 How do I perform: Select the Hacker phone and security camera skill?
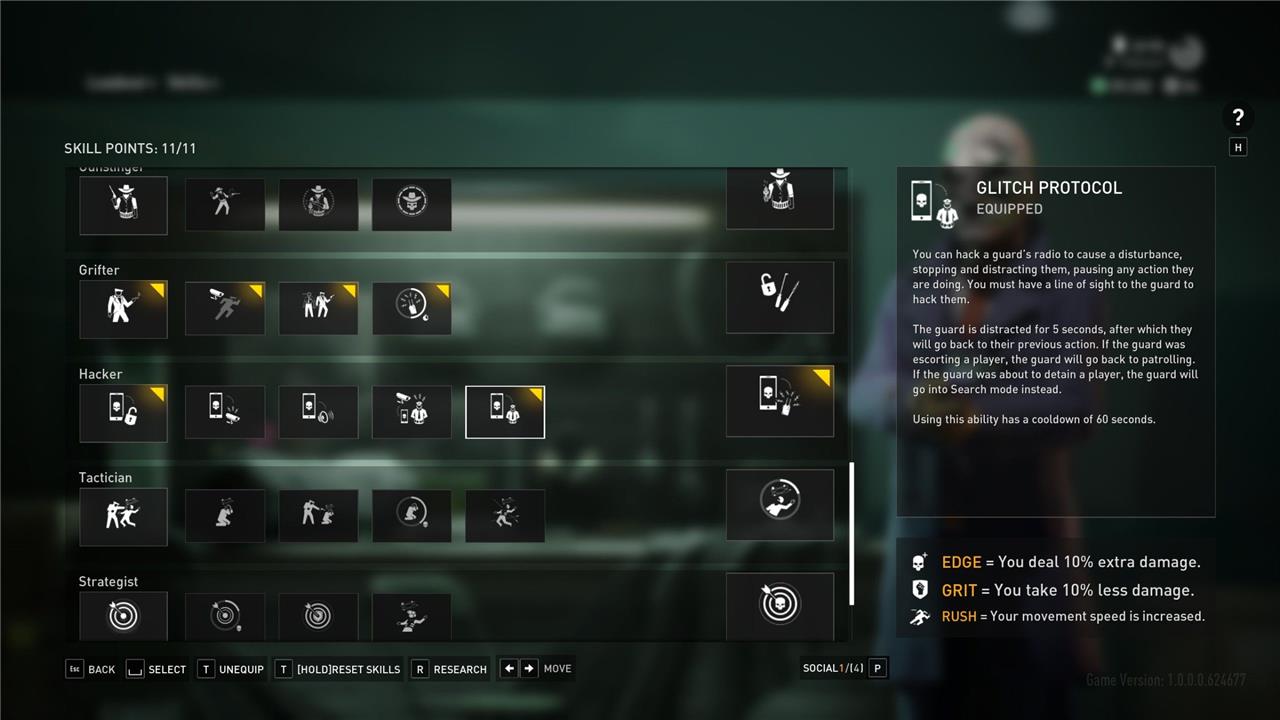click(x=225, y=413)
